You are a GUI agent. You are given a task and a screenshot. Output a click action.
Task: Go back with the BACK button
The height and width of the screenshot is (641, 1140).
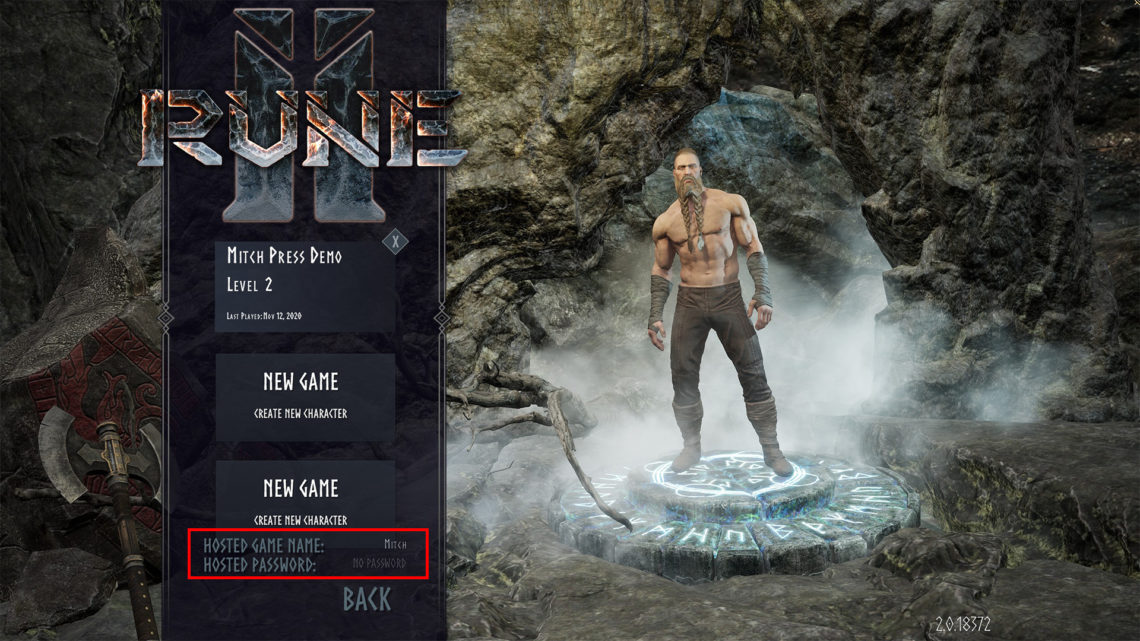point(367,599)
